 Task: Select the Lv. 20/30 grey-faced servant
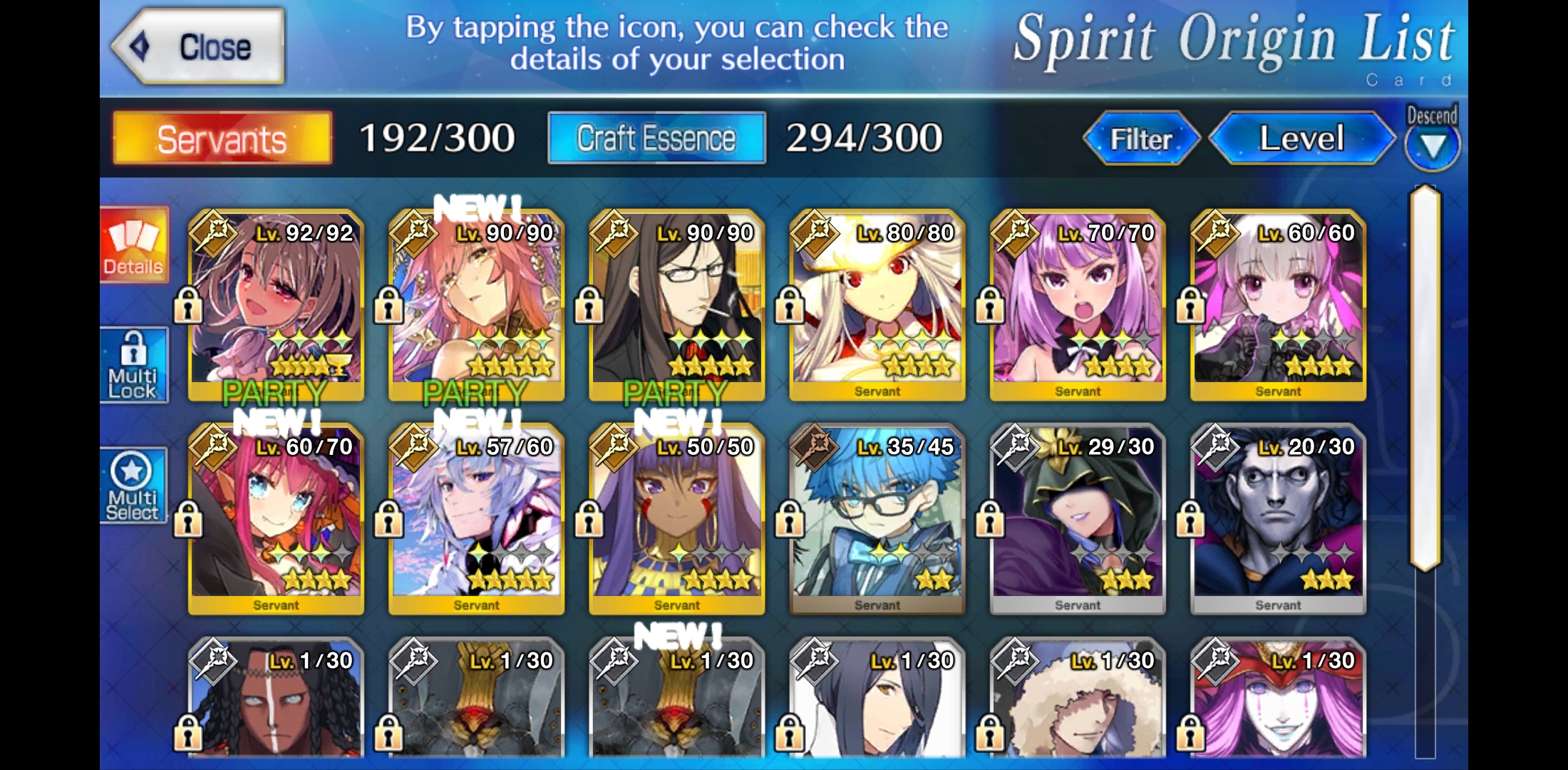click(1278, 518)
